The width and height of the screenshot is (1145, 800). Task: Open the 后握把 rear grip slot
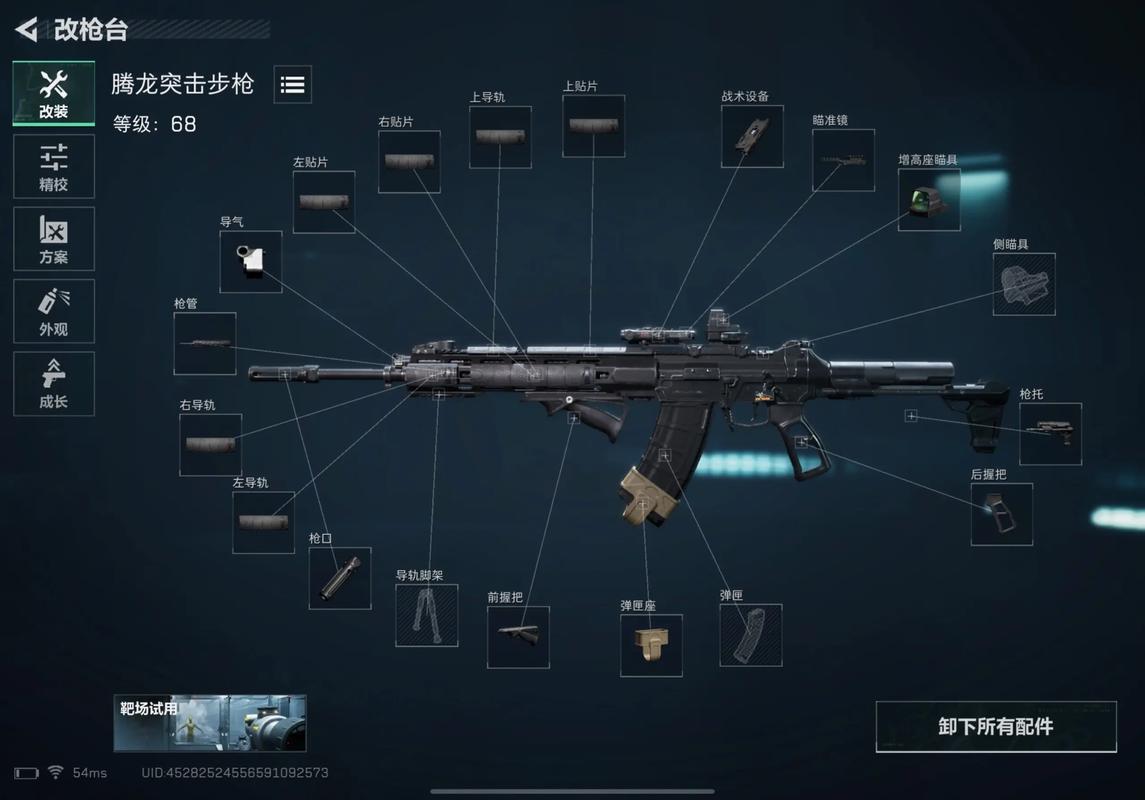[1002, 514]
